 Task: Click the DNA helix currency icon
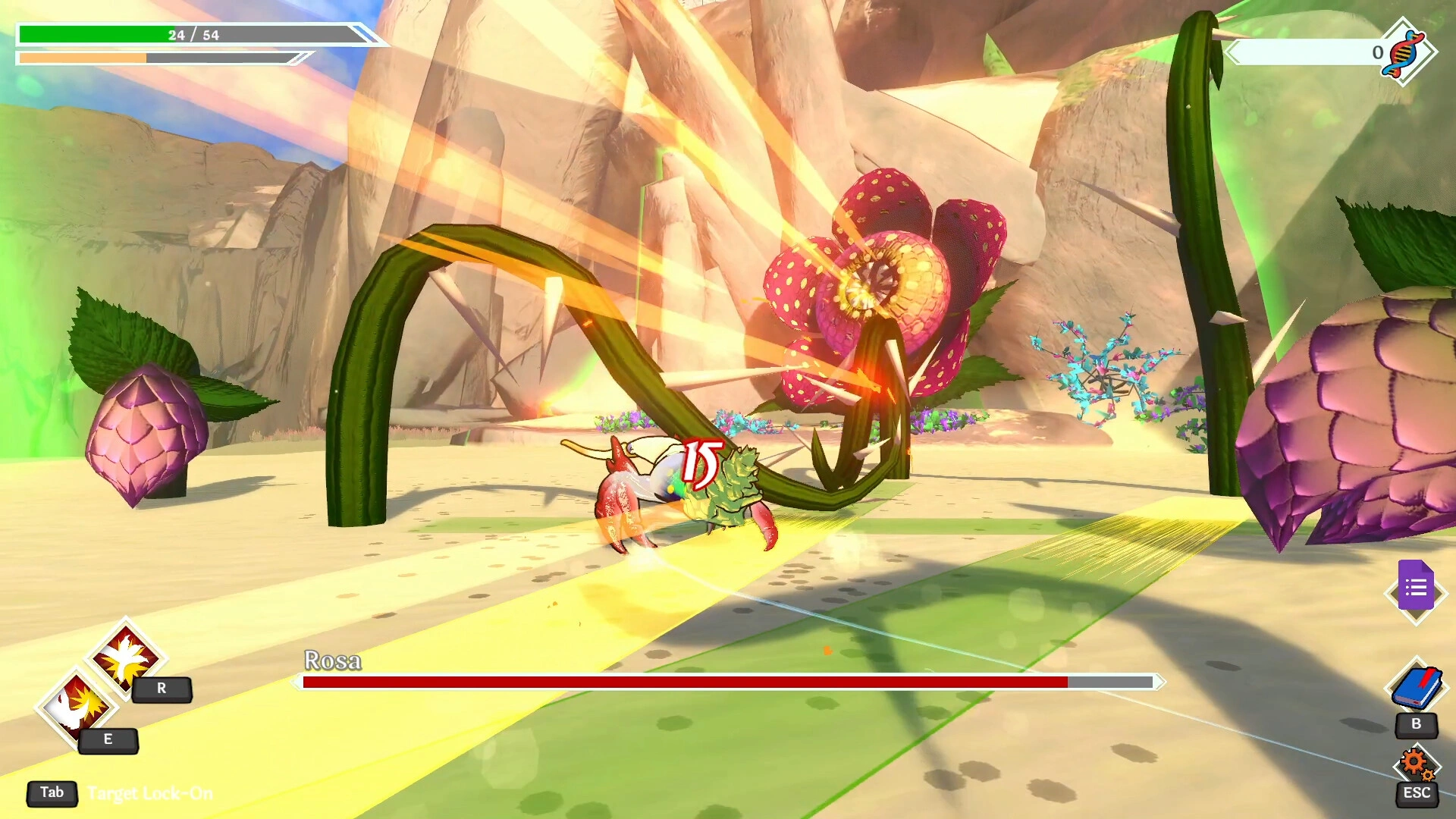click(x=1405, y=52)
